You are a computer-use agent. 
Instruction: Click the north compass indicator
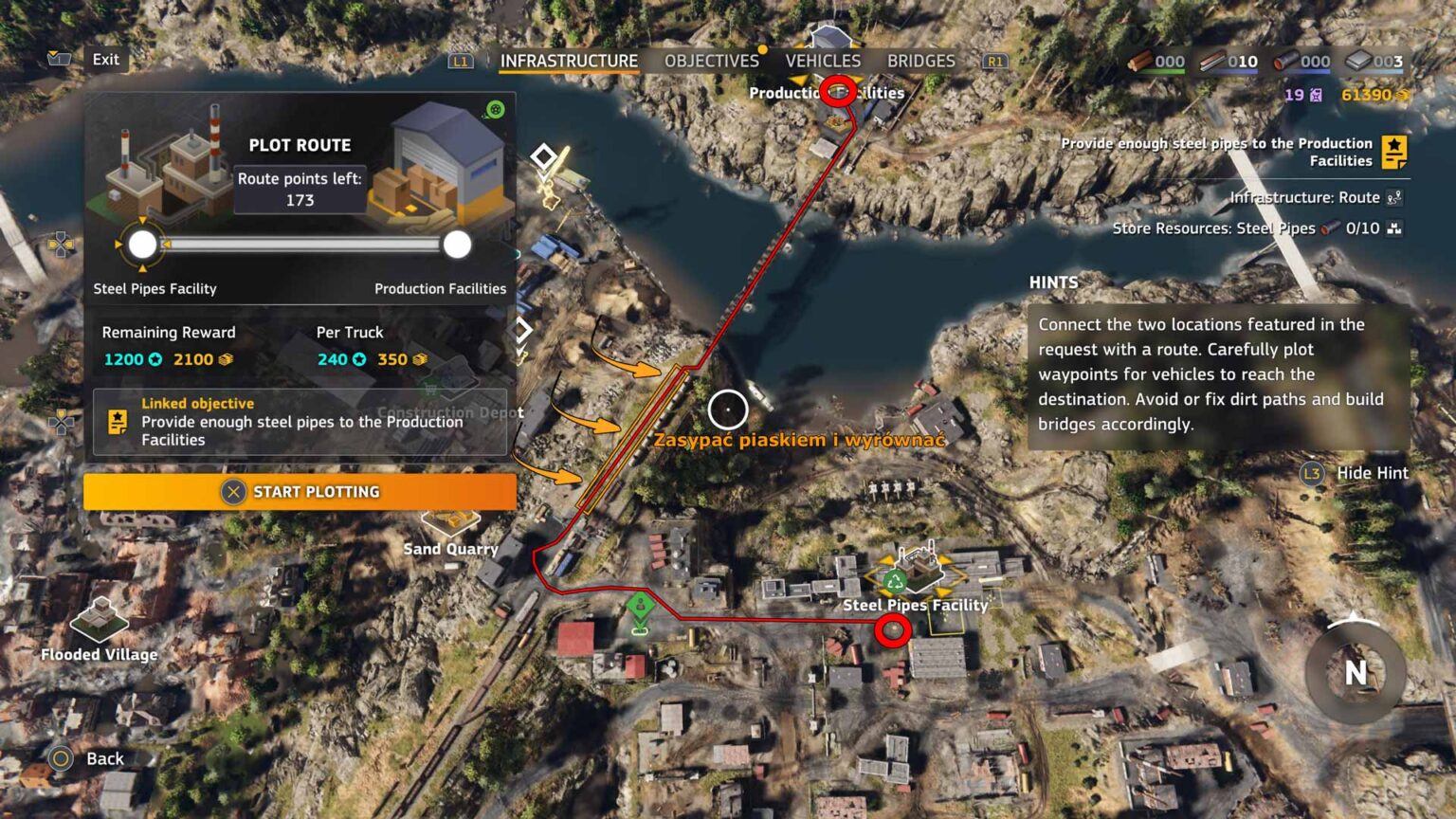pos(1355,671)
